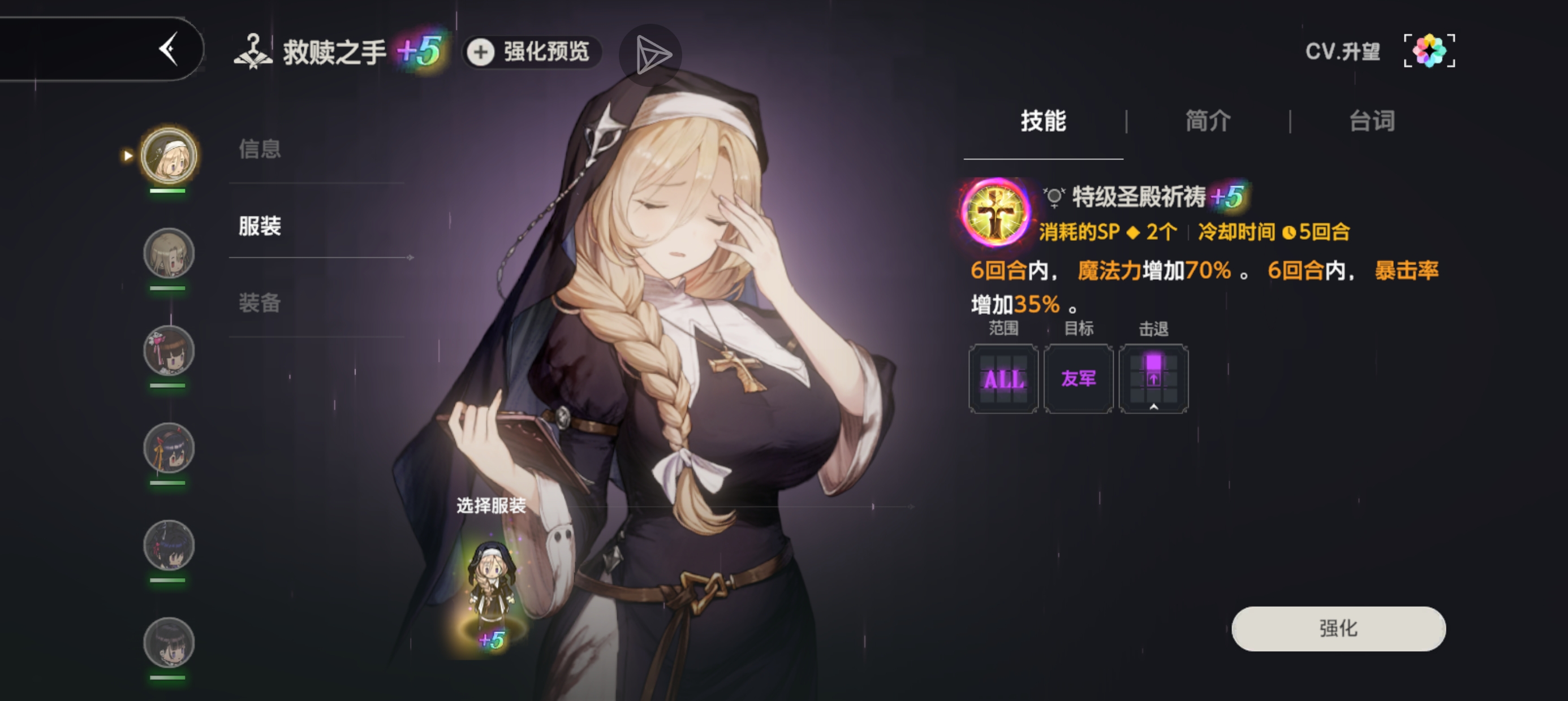
Task: Switch to the 简介 tab
Action: pos(1208,121)
